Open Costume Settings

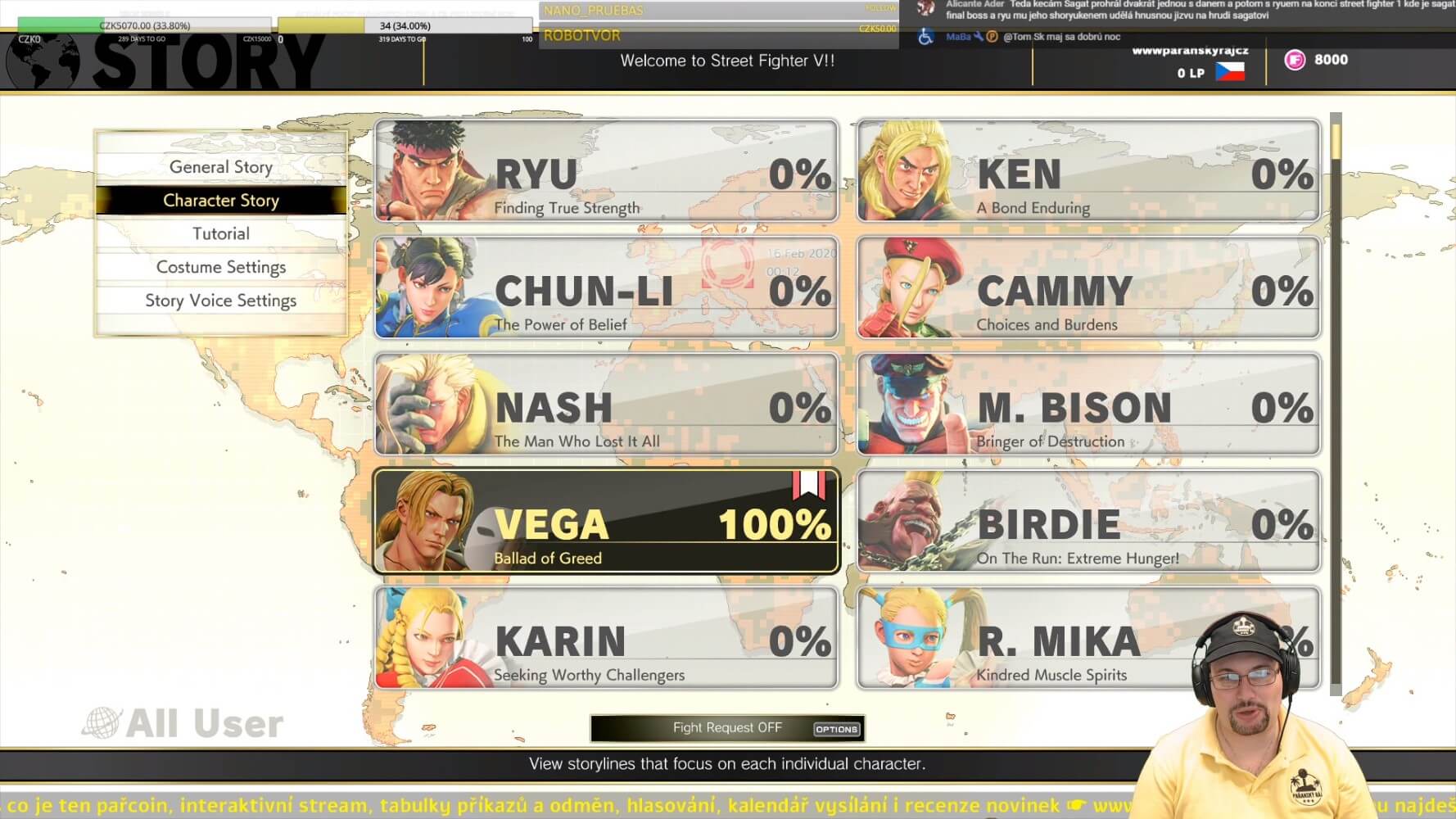pyautogui.click(x=221, y=268)
